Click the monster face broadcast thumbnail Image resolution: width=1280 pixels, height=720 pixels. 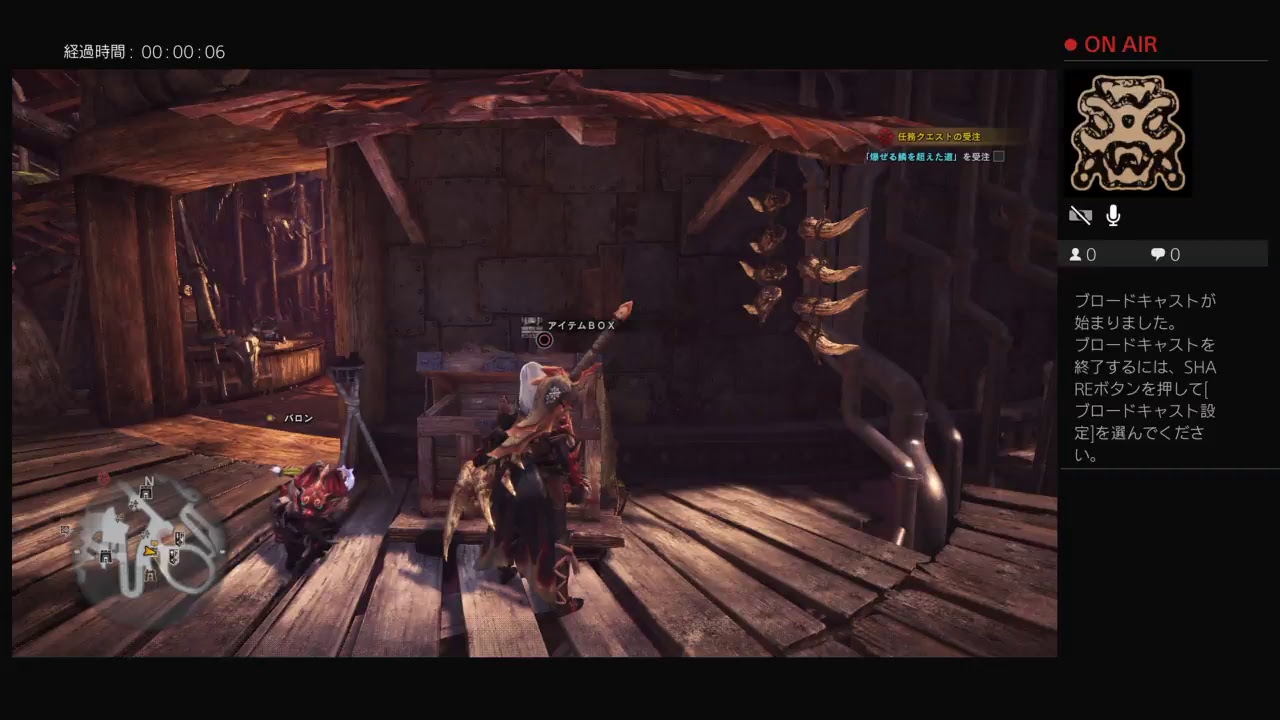[x=1128, y=133]
